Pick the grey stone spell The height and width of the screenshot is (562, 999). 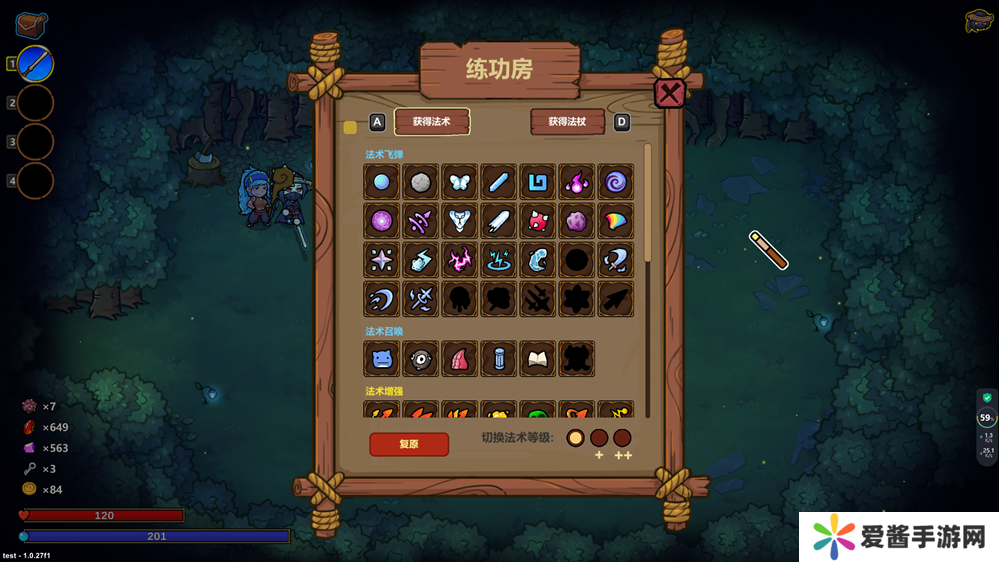coord(421,182)
